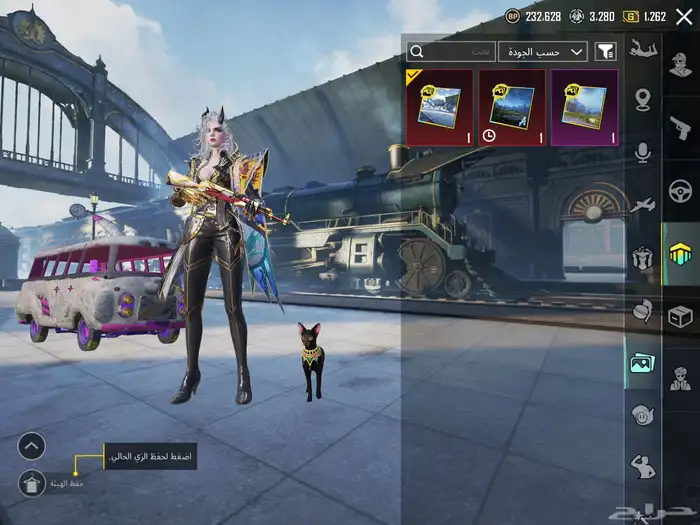Open the airplane sub-category
Screen dimensions: 700x525
point(642,204)
